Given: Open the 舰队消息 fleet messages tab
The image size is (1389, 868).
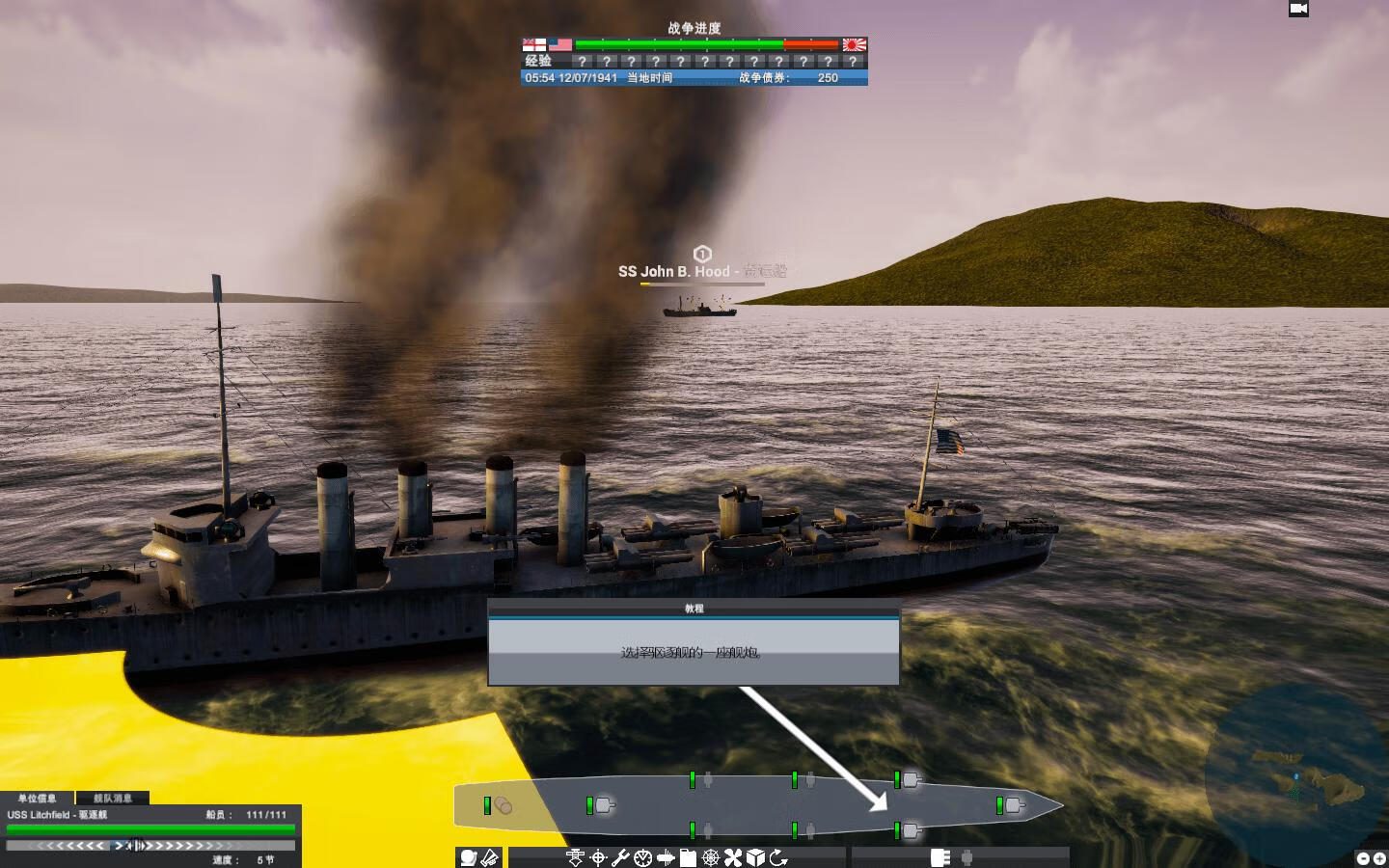Looking at the screenshot, I should tap(112, 799).
